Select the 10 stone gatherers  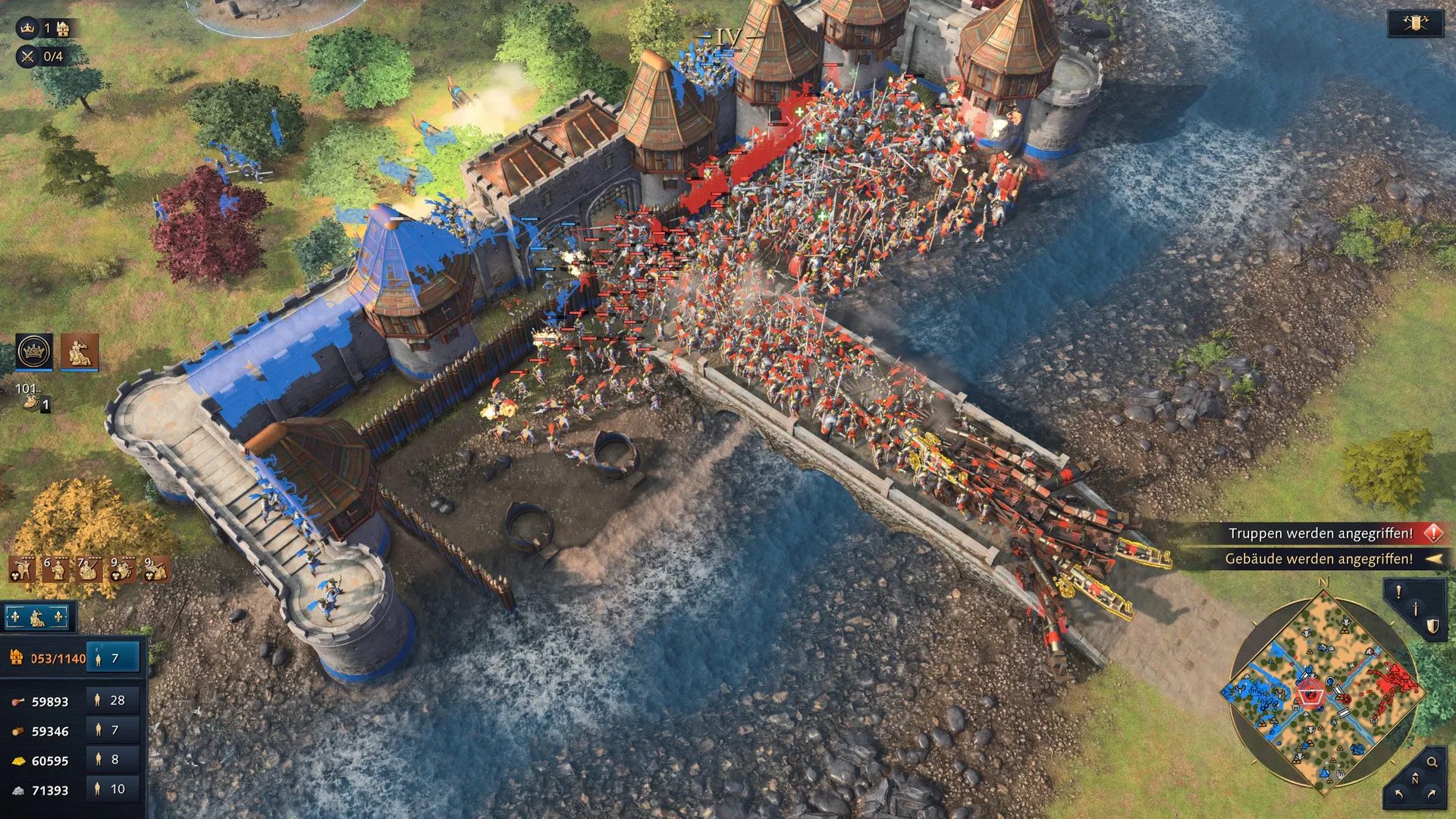pos(113,789)
